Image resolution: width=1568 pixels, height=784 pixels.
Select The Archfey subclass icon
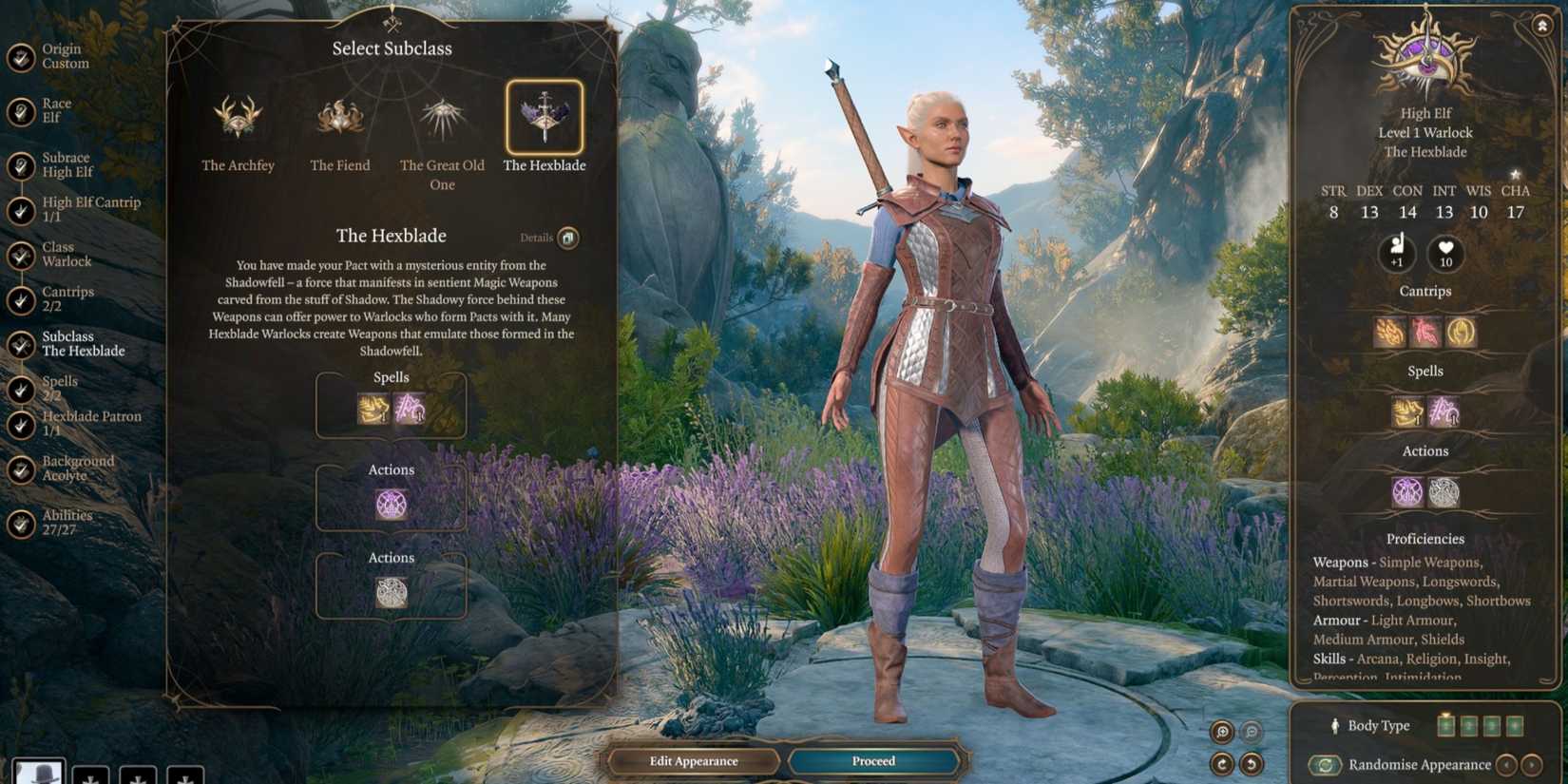point(238,119)
